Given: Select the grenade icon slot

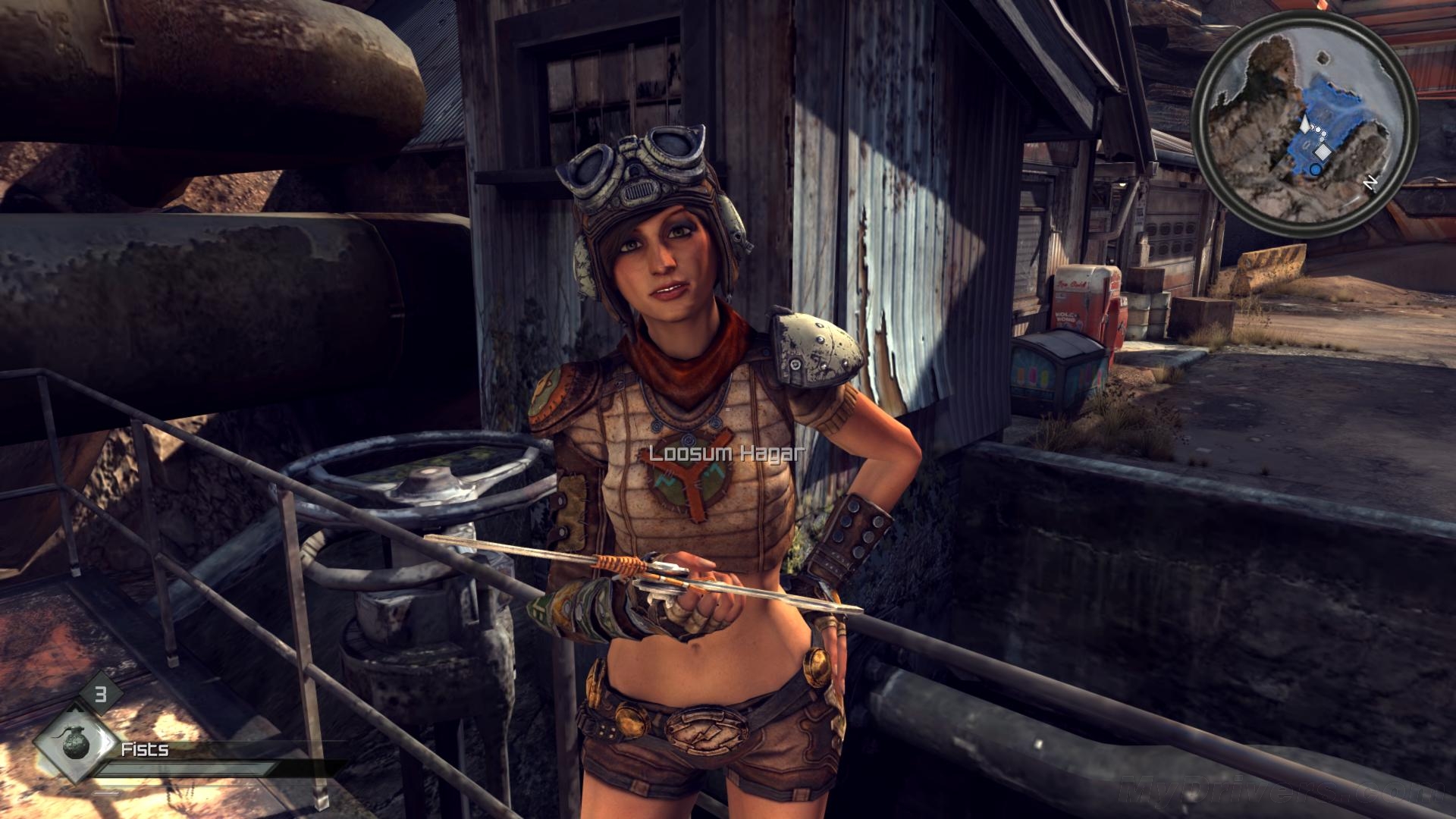Looking at the screenshot, I should (76, 744).
